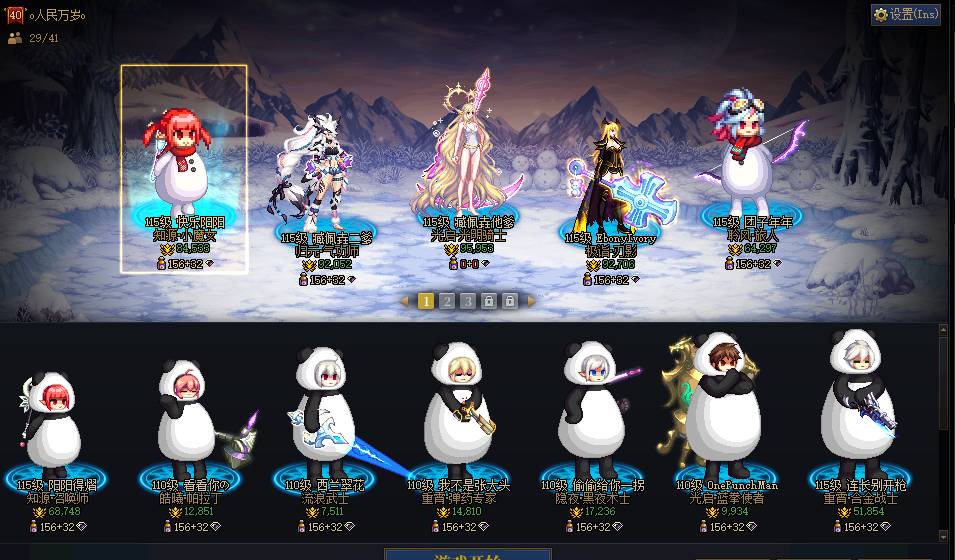This screenshot has width=955, height=560.
Task: Go to the next character page arrow
Action: pos(531,301)
